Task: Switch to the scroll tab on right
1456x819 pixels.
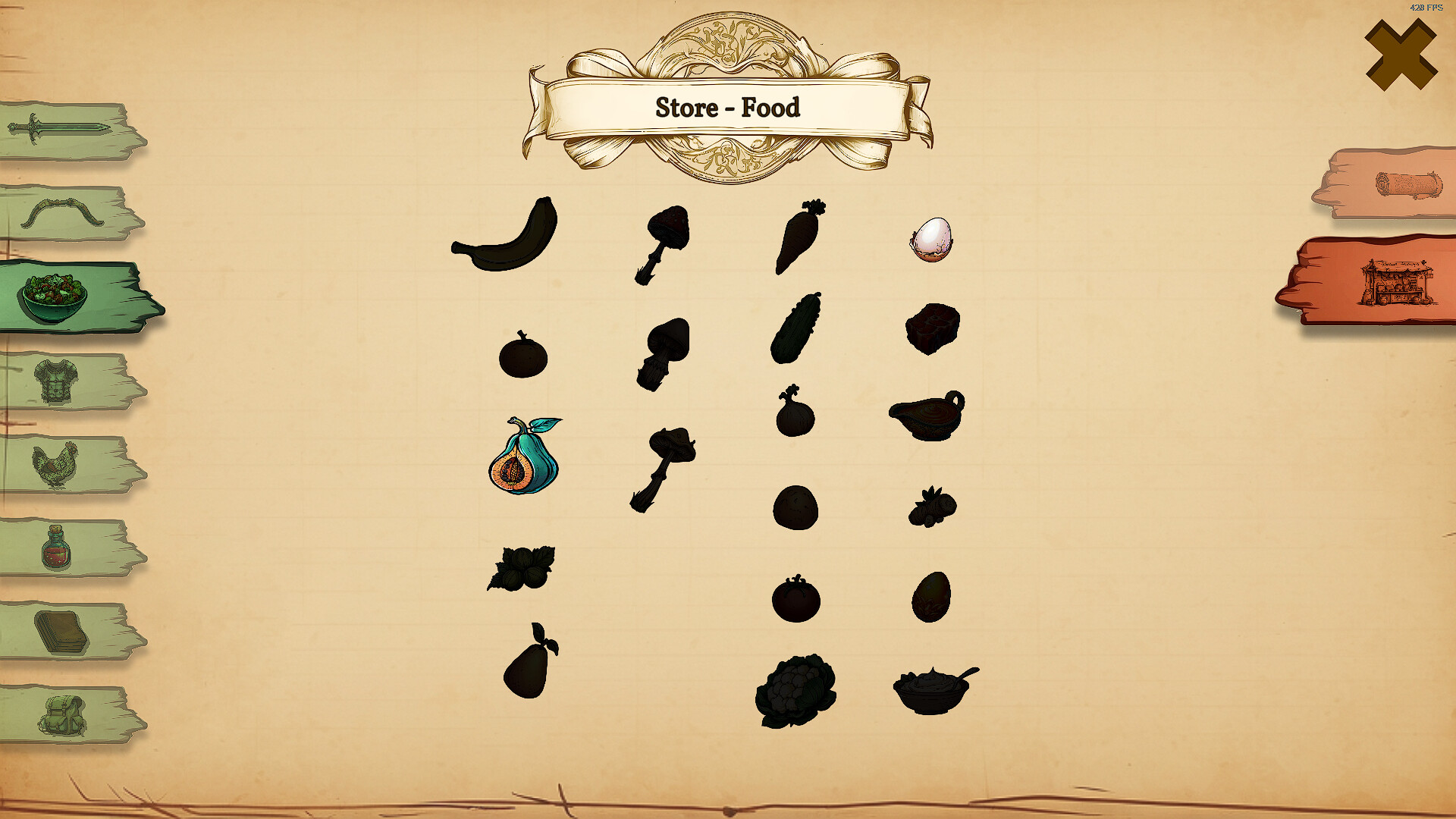Action: point(1399,184)
